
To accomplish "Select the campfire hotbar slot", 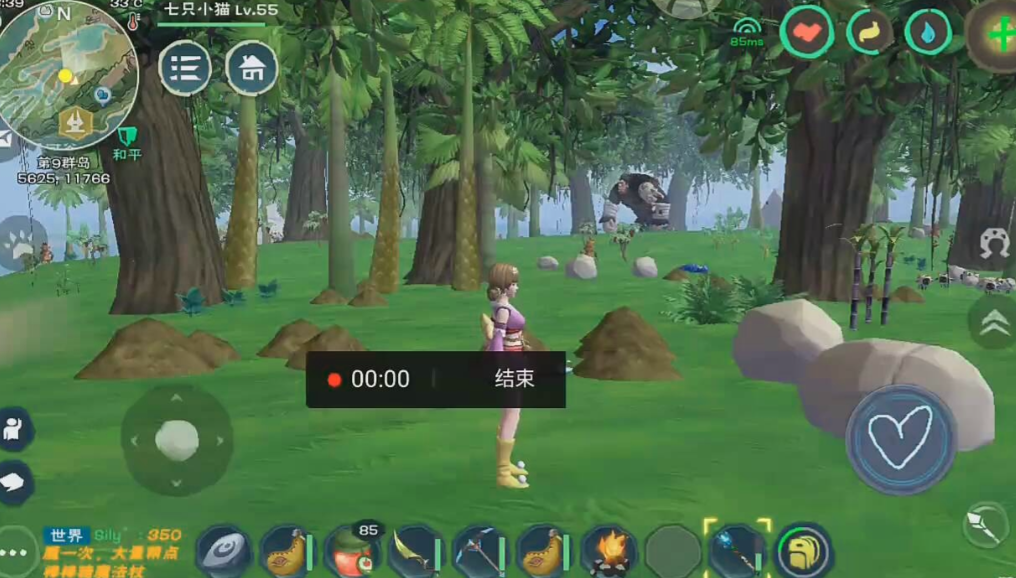I will pos(608,551).
